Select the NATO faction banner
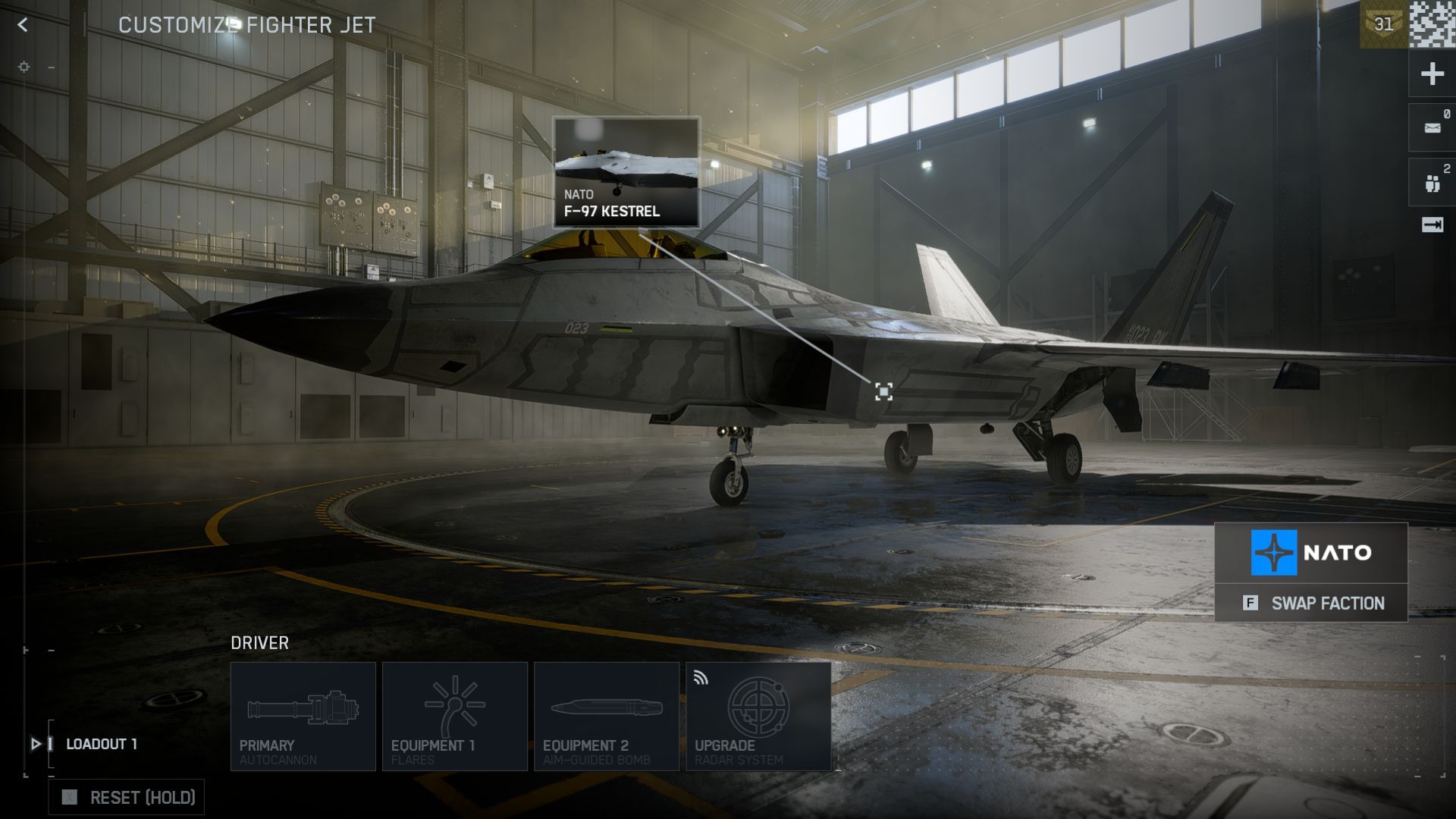 (x=1311, y=553)
